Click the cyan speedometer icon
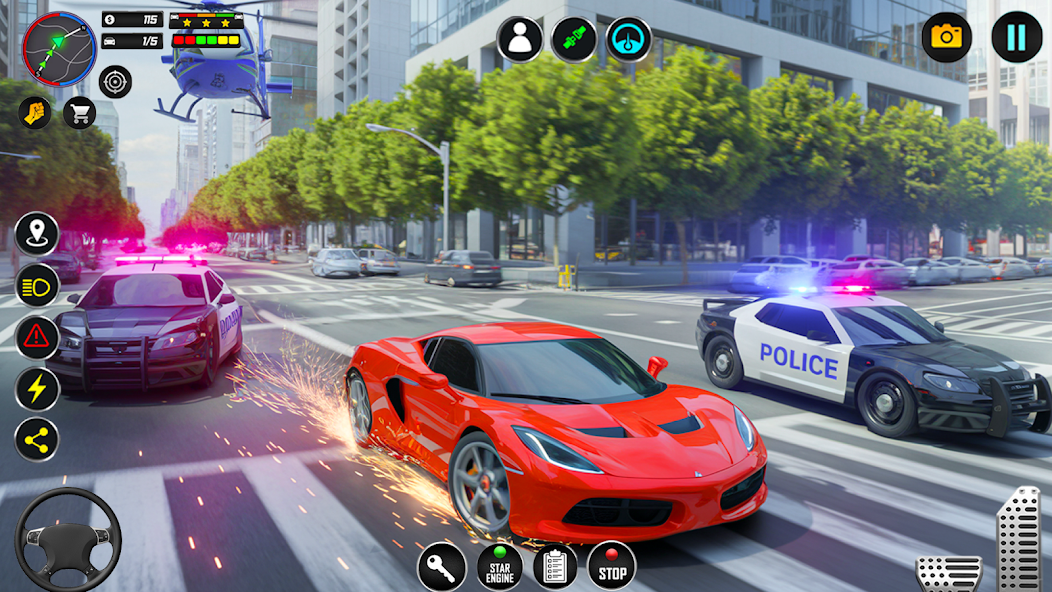The image size is (1052, 592). (x=628, y=39)
